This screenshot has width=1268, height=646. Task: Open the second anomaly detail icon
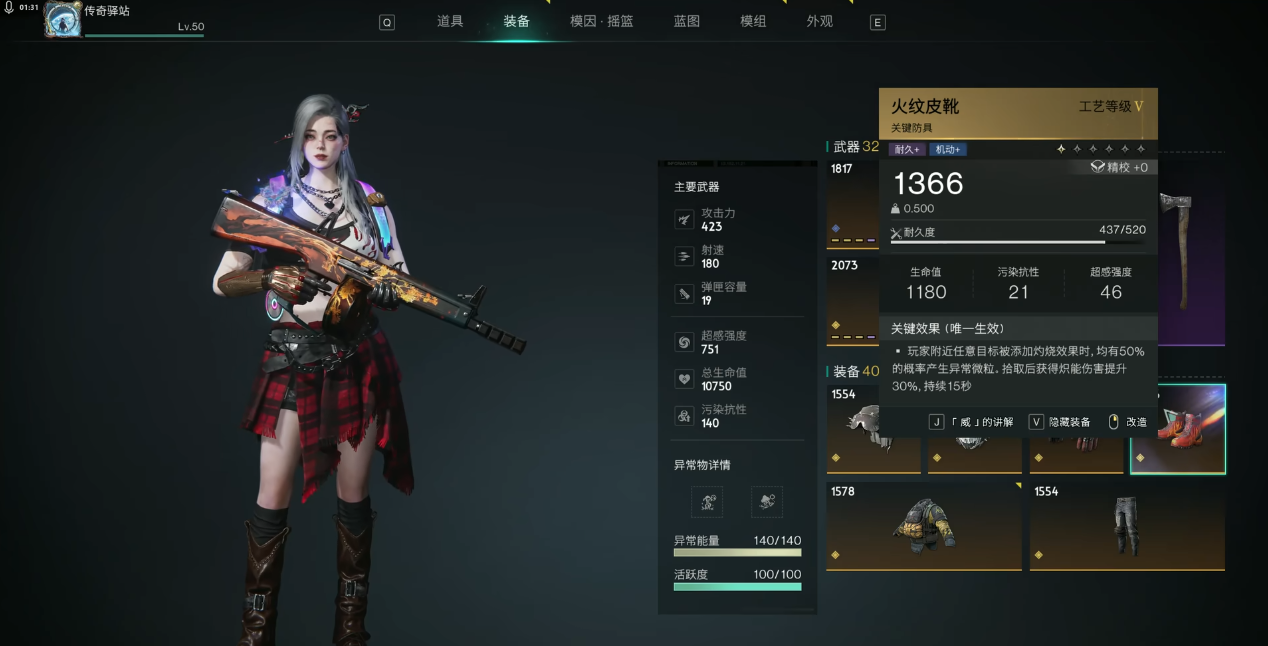pyautogui.click(x=766, y=502)
